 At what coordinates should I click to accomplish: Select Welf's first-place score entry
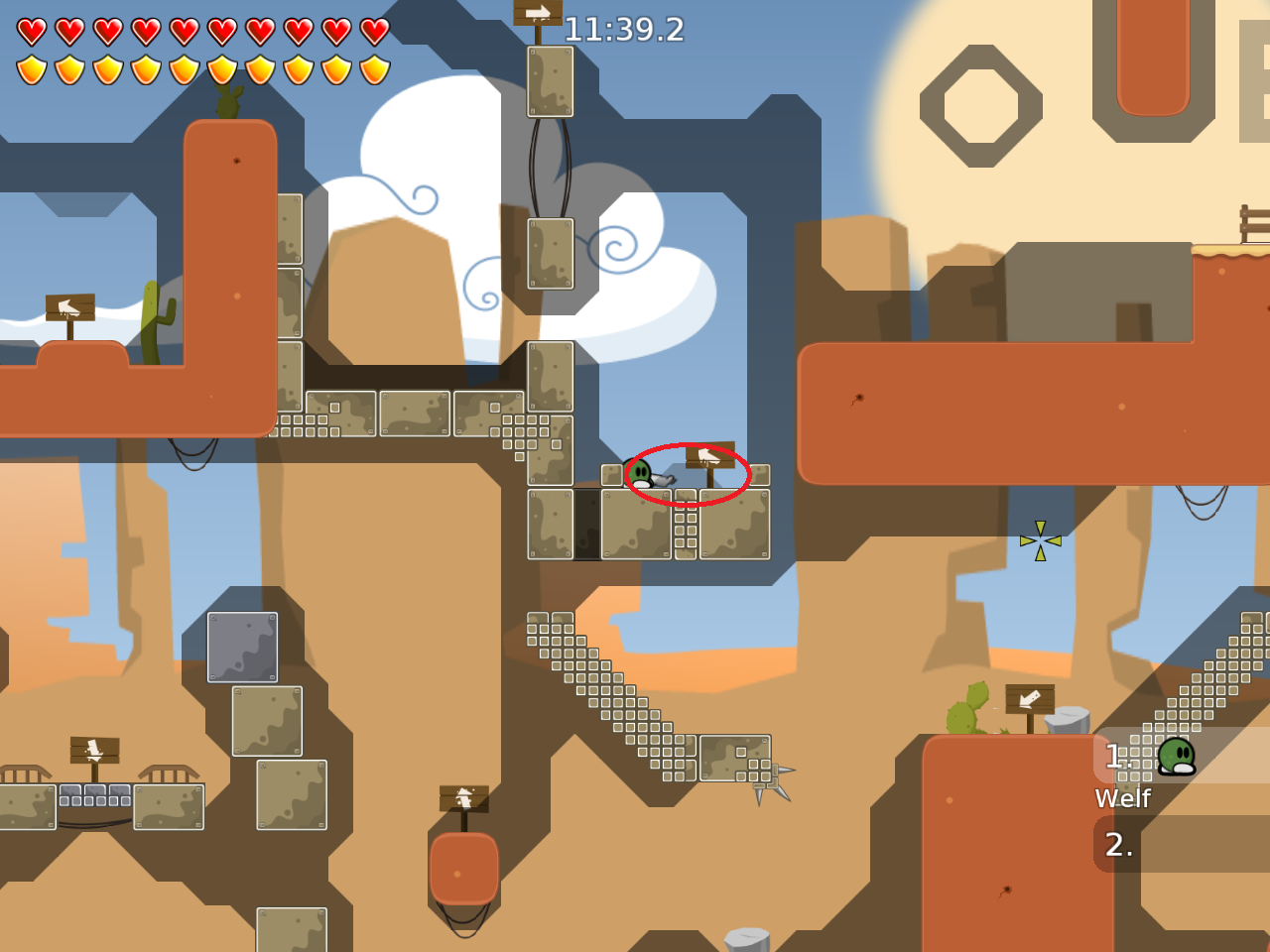pos(1181,757)
